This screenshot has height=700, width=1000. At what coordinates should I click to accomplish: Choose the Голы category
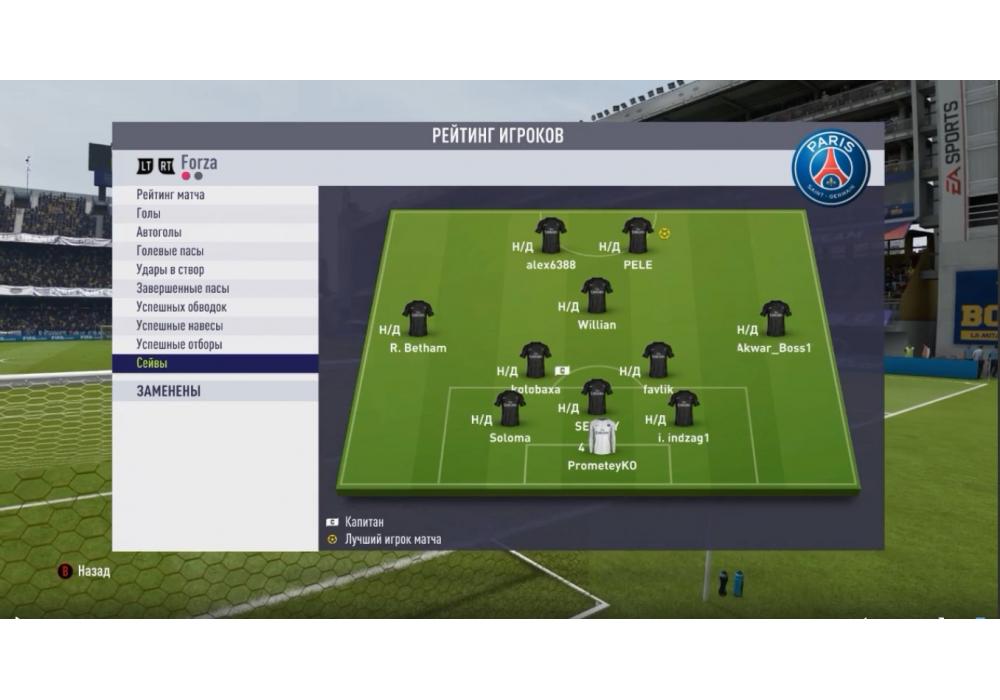click(x=216, y=214)
